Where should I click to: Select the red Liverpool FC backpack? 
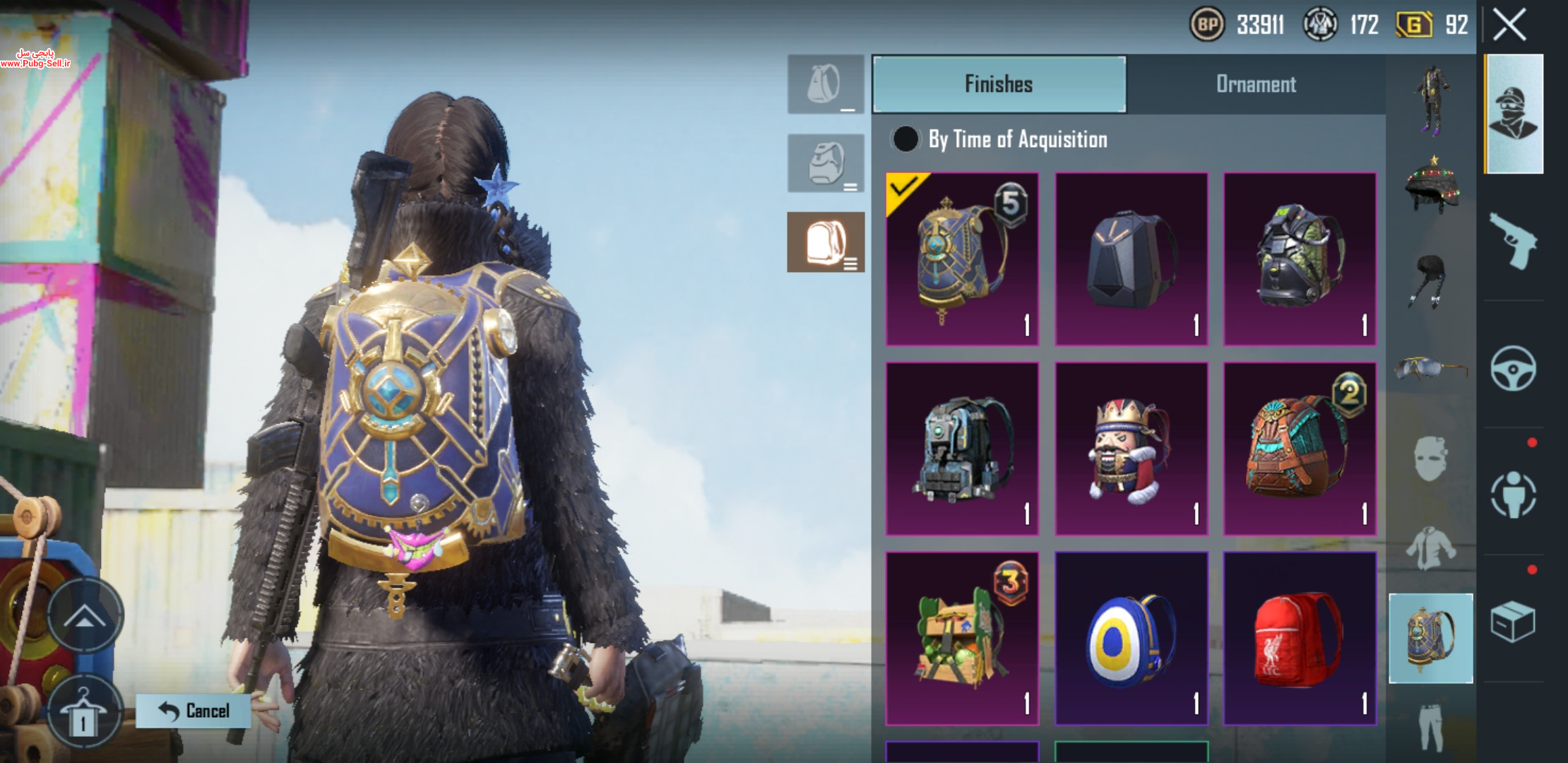[1300, 639]
